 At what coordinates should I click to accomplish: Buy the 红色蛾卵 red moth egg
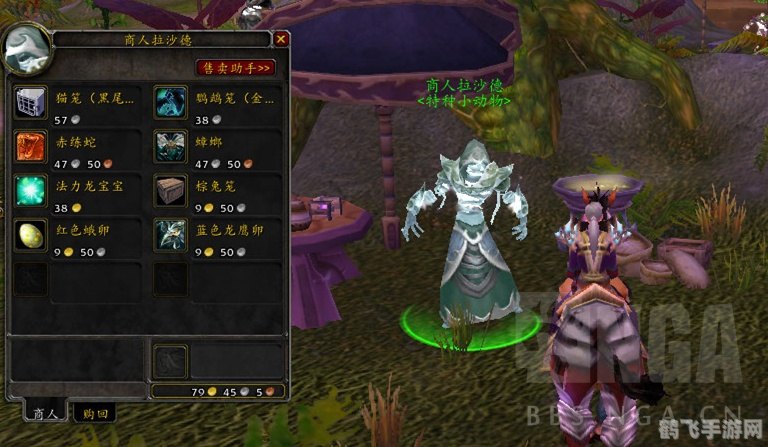tap(30, 235)
